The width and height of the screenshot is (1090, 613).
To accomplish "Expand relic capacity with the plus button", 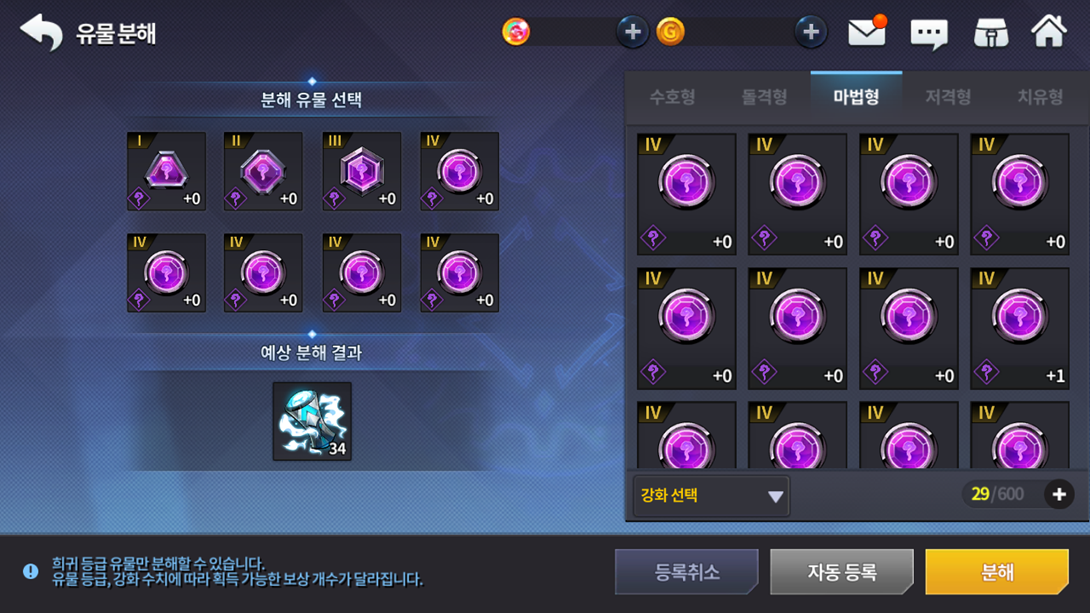I will (1059, 494).
